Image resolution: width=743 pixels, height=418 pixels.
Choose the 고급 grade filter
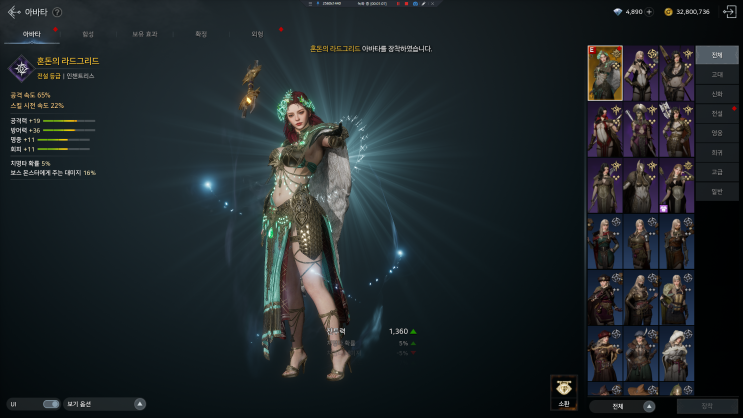click(x=717, y=171)
